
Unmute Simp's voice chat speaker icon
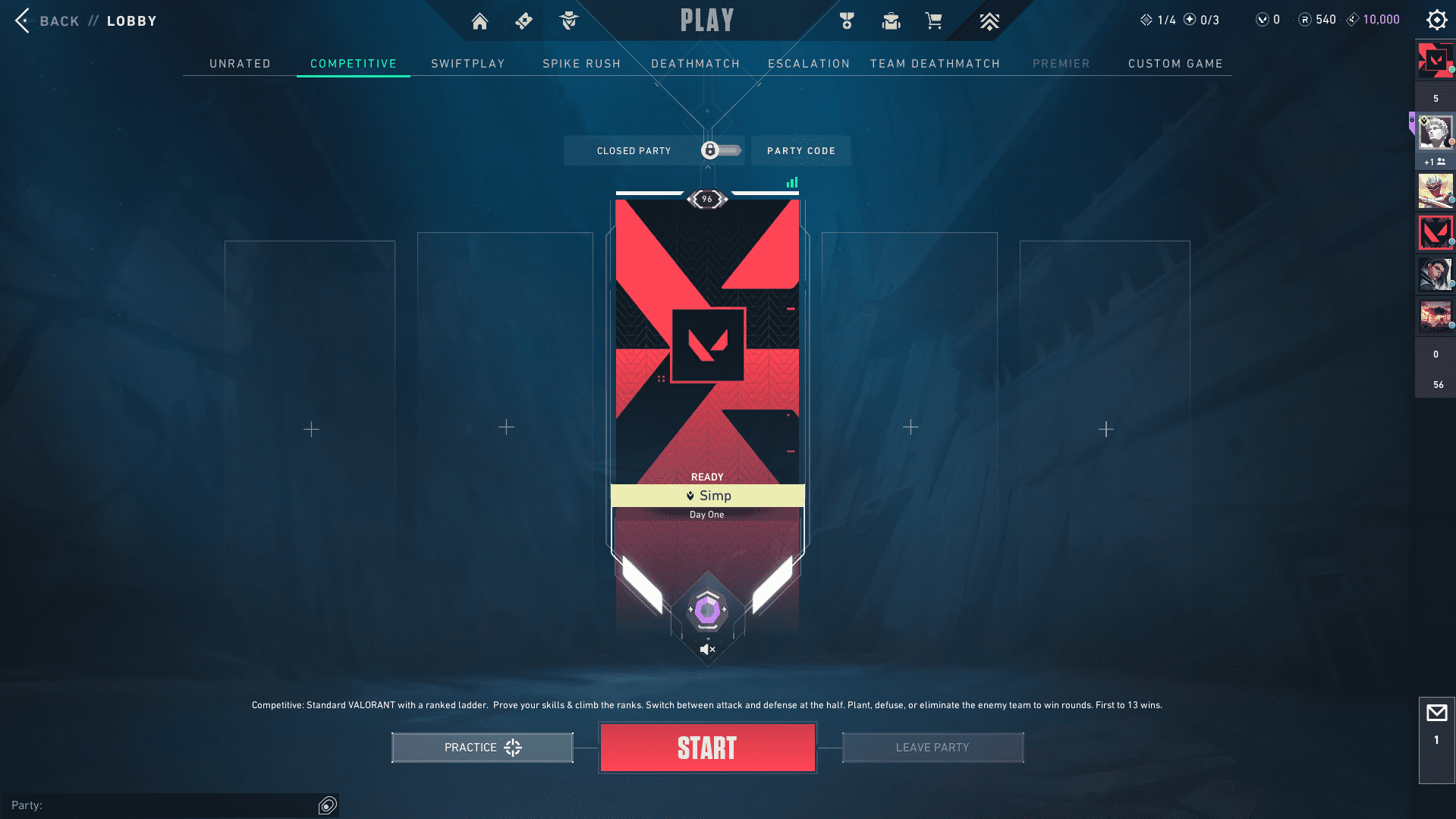[707, 648]
